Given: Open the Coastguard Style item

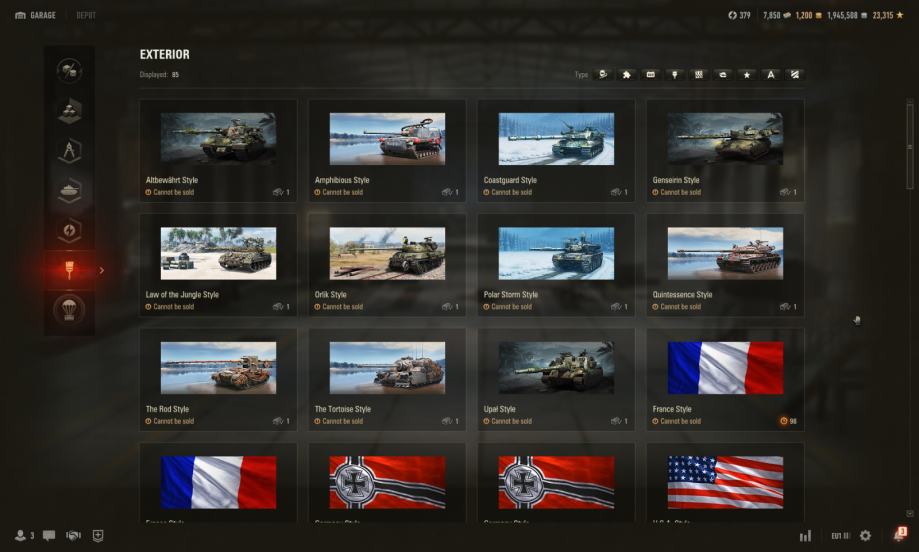Looking at the screenshot, I should tap(556, 150).
